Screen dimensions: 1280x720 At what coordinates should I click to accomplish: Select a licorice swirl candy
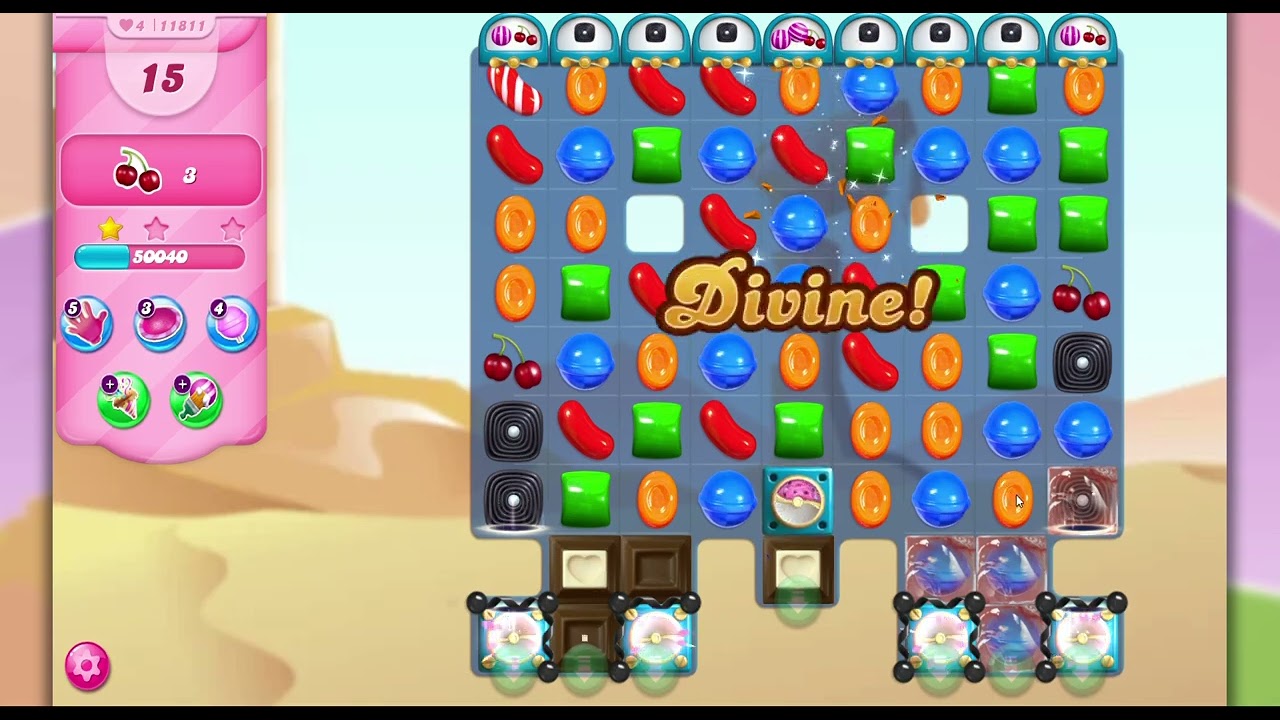point(512,432)
